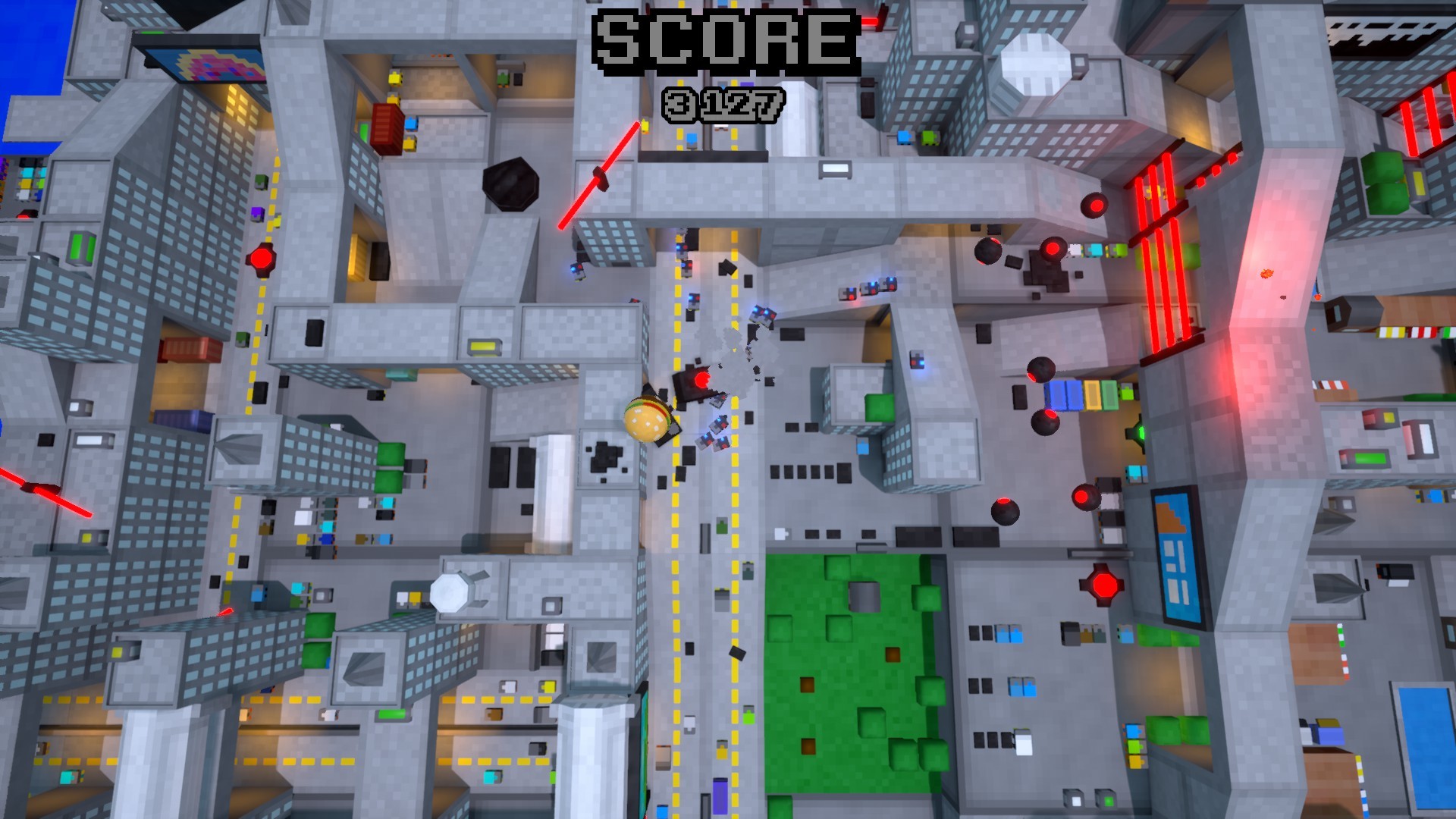This screenshot has width=1456, height=819.
Task: Select the burger character on the road
Action: click(x=645, y=417)
